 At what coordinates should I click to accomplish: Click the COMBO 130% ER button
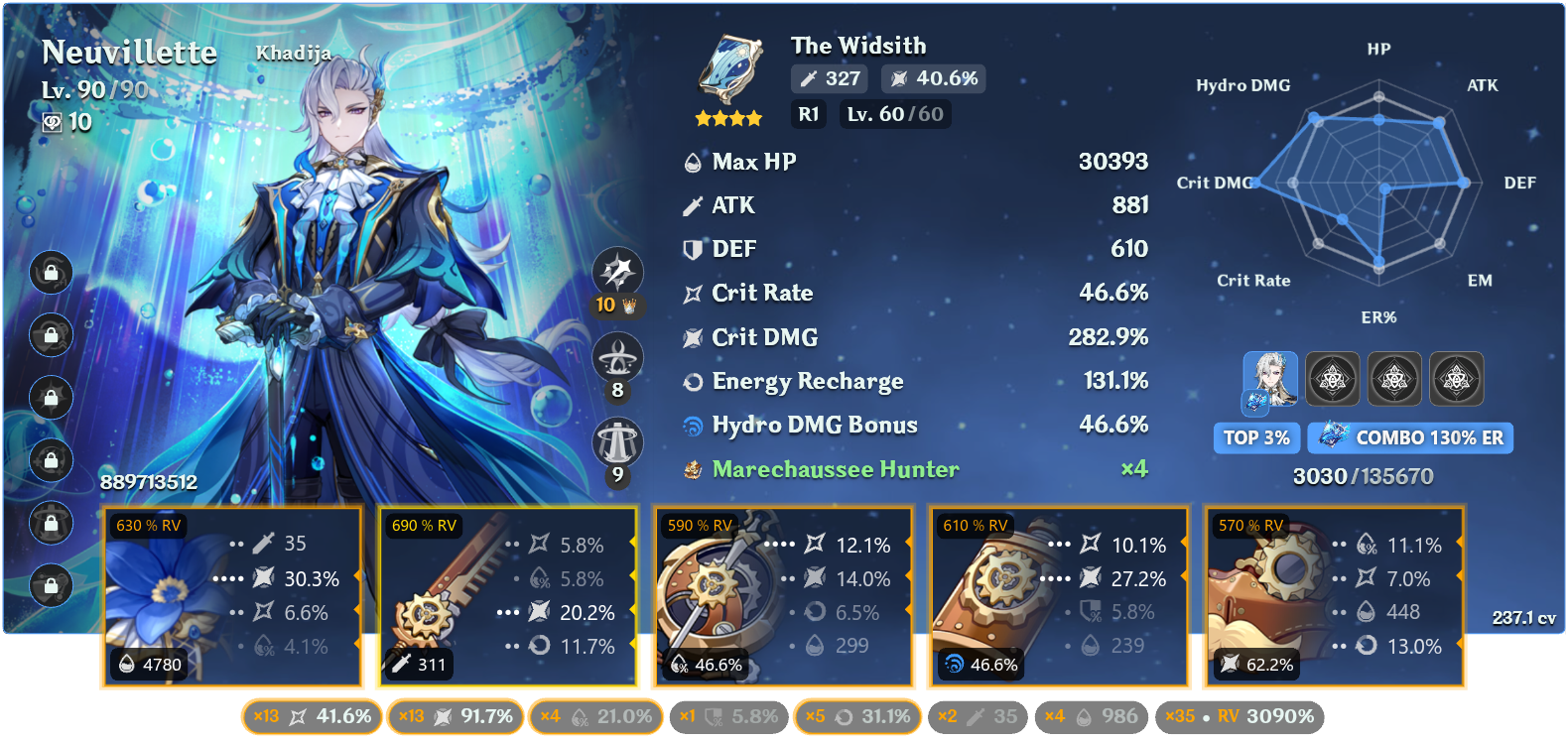click(x=1410, y=437)
